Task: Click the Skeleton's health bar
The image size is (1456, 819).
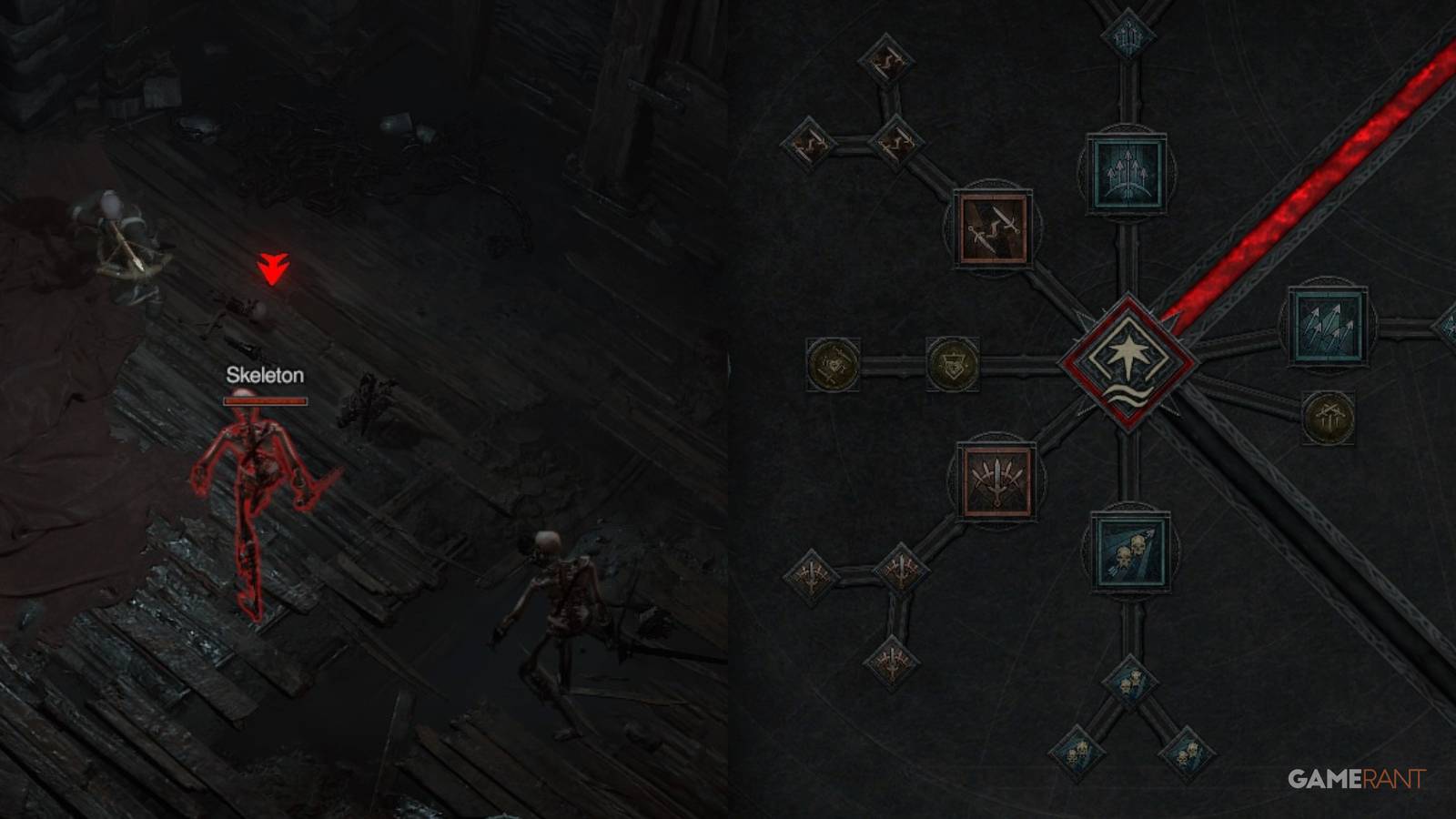Action: [266, 400]
